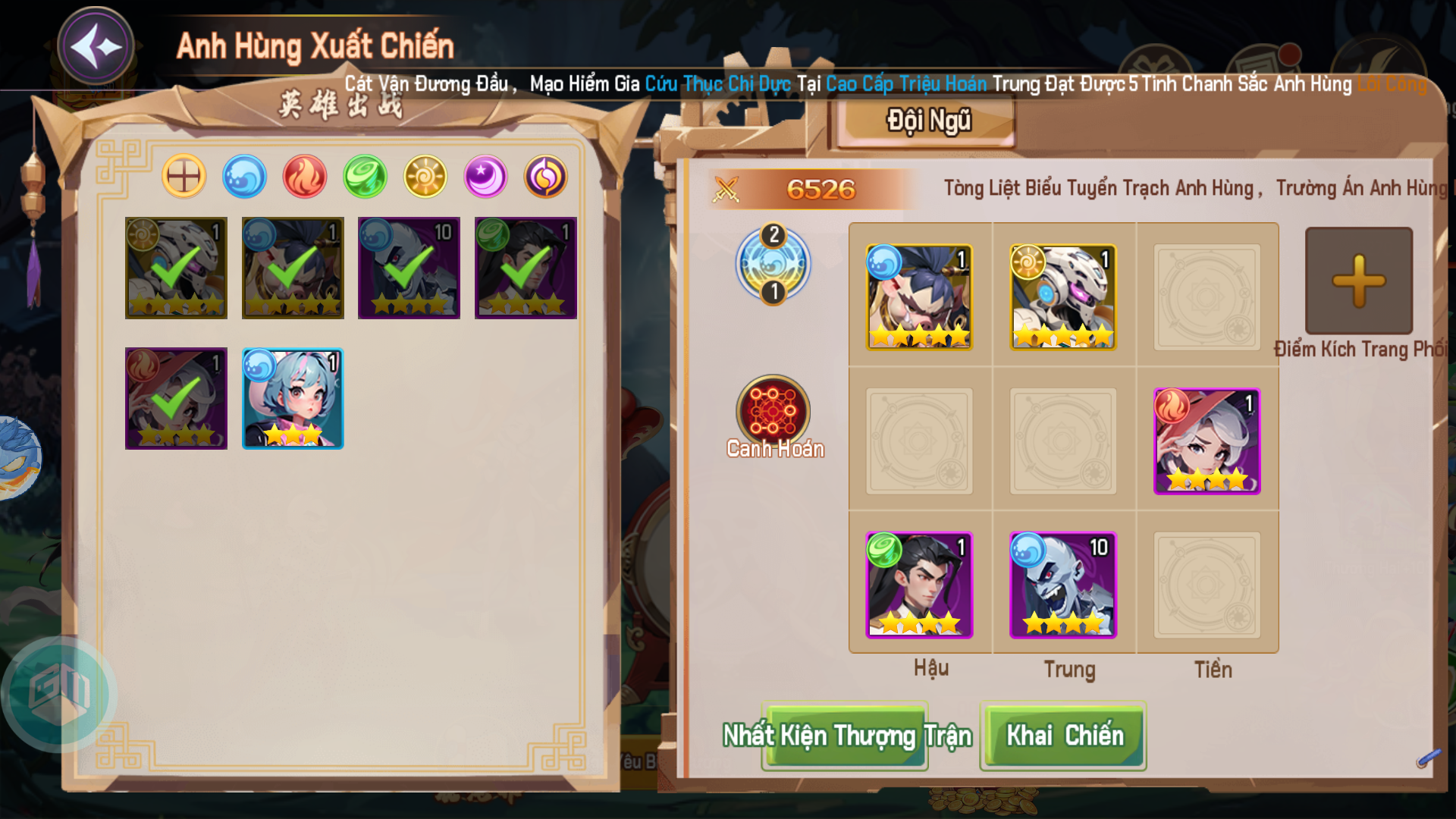The image size is (1456, 819).
Task: Filter heroes by purple-gold swirl element
Action: click(x=545, y=177)
